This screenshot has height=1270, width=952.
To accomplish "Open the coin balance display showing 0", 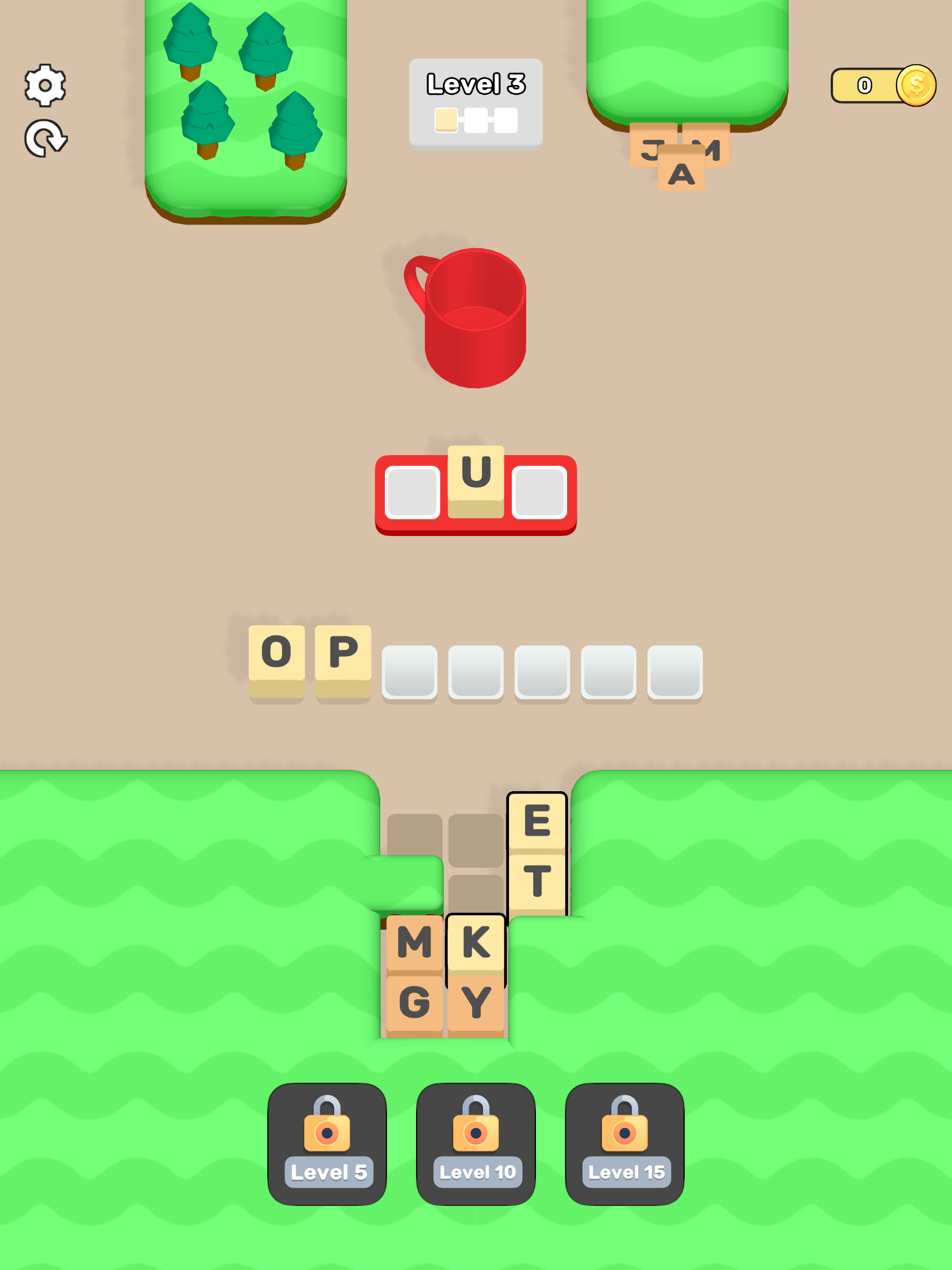I will click(864, 85).
